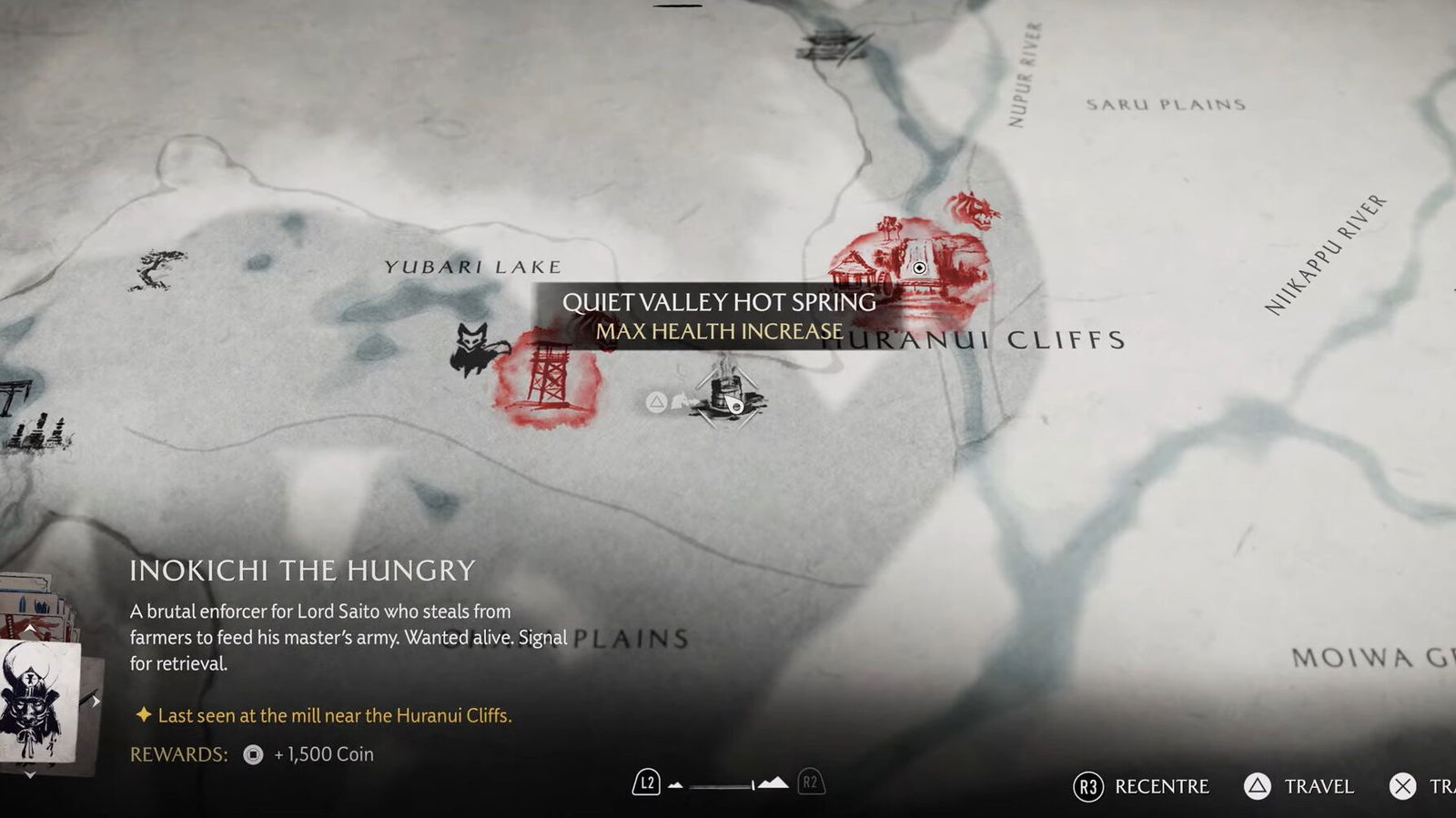1456x818 pixels.
Task: Show the next card with the down arrow
Action: (x=30, y=774)
